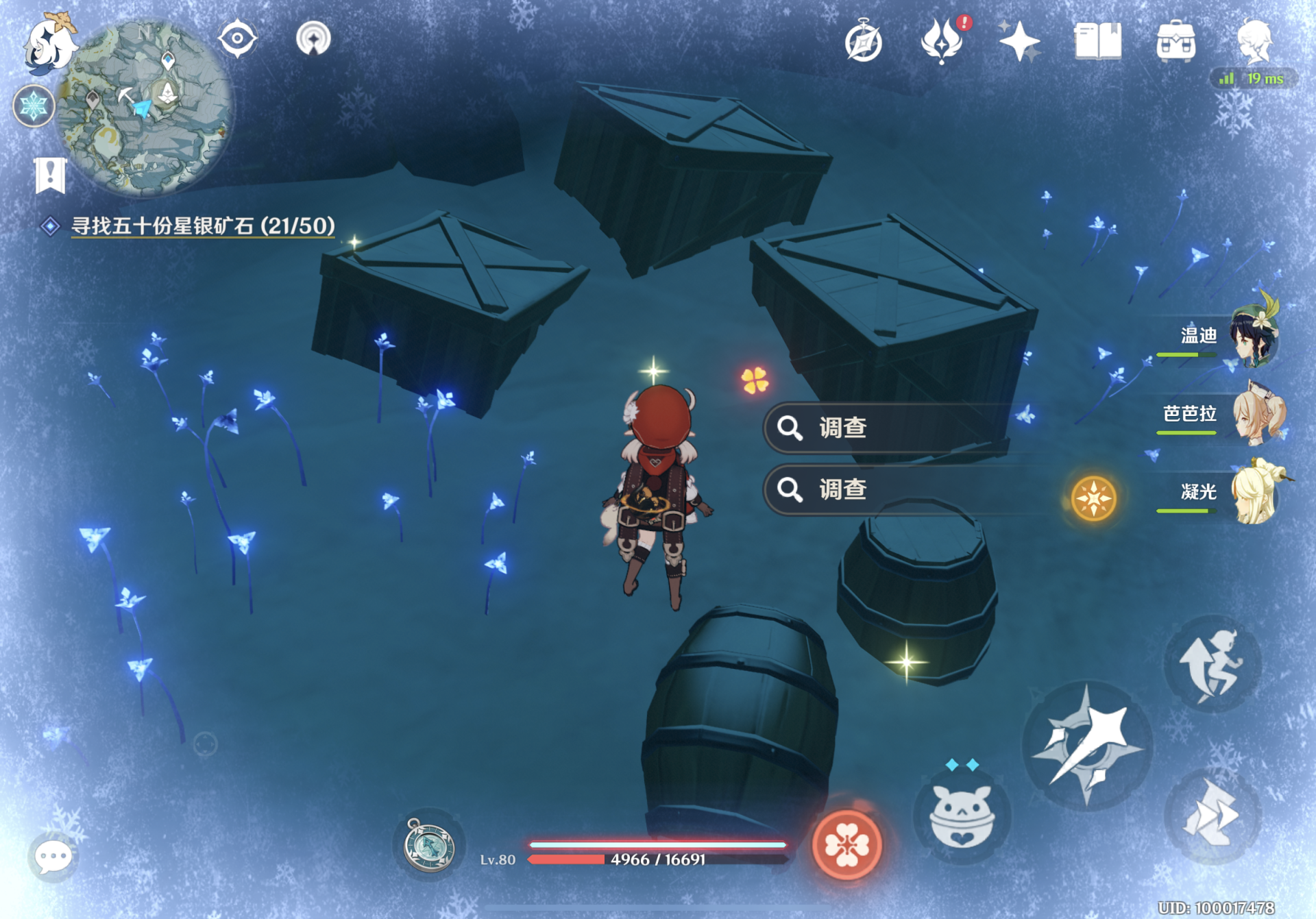
Task: Use the Jumpy Dumpty elemental skill
Action: [961, 816]
